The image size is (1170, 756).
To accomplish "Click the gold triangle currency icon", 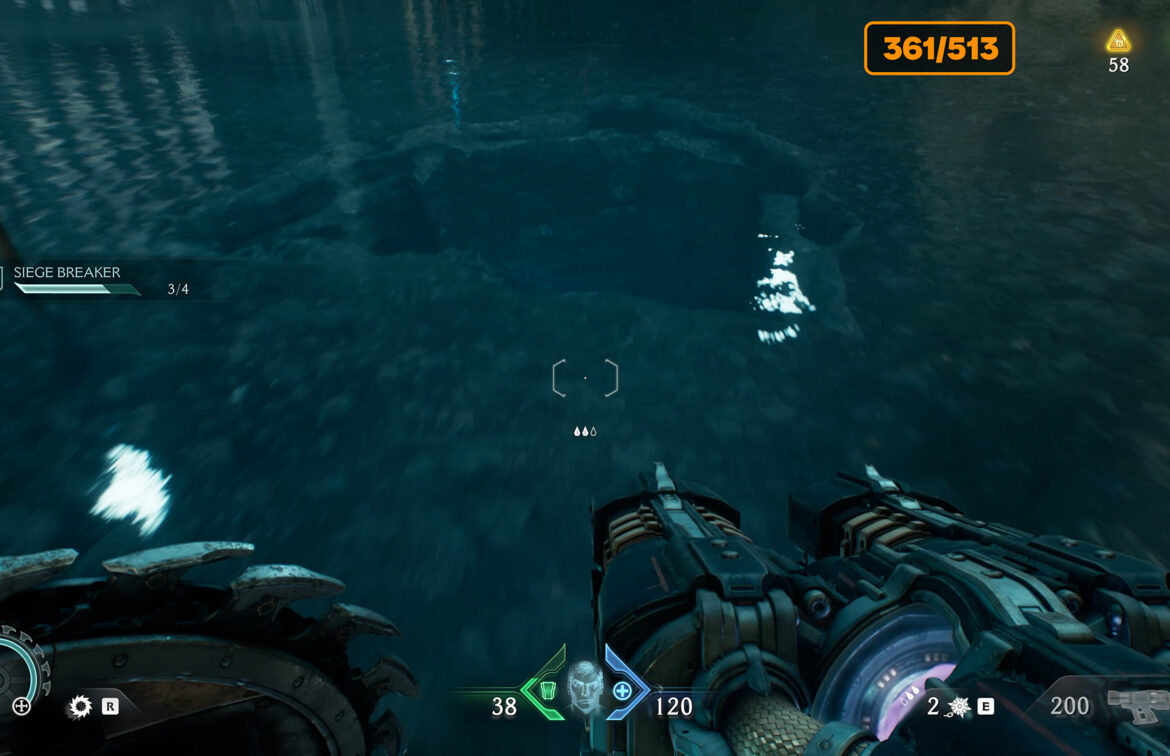I will tap(1118, 41).
